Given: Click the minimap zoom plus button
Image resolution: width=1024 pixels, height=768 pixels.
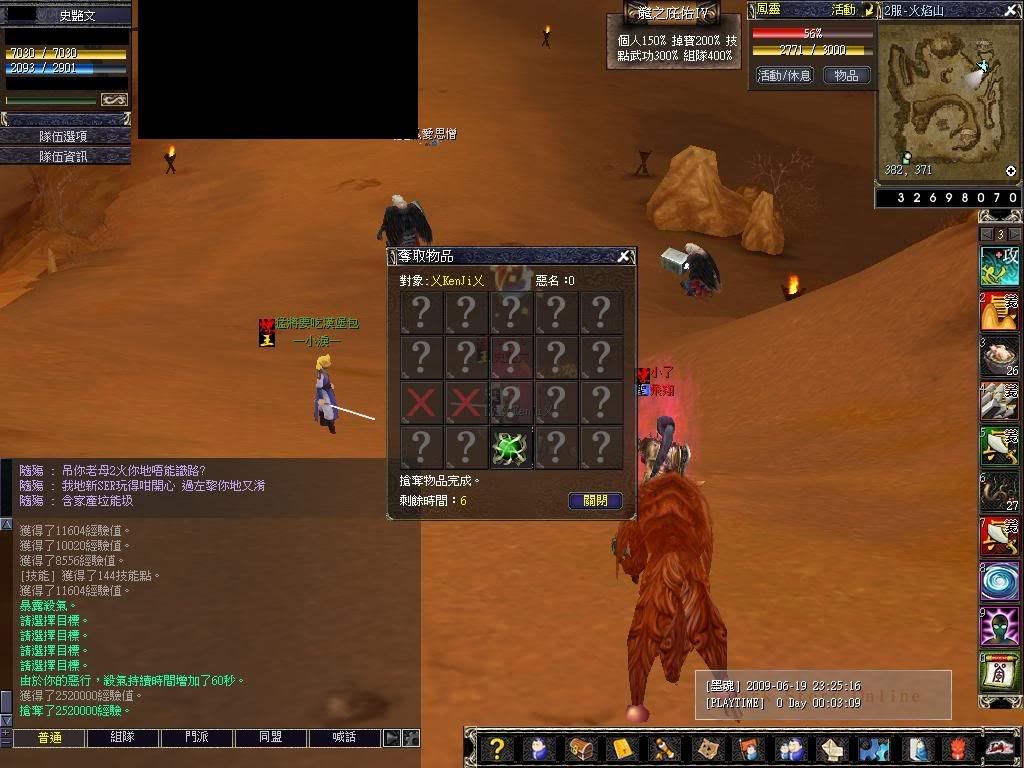Looking at the screenshot, I should (x=1011, y=172).
